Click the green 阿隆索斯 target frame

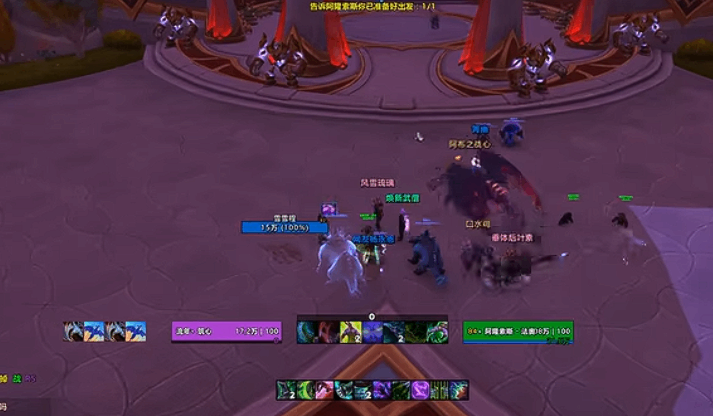(x=518, y=331)
